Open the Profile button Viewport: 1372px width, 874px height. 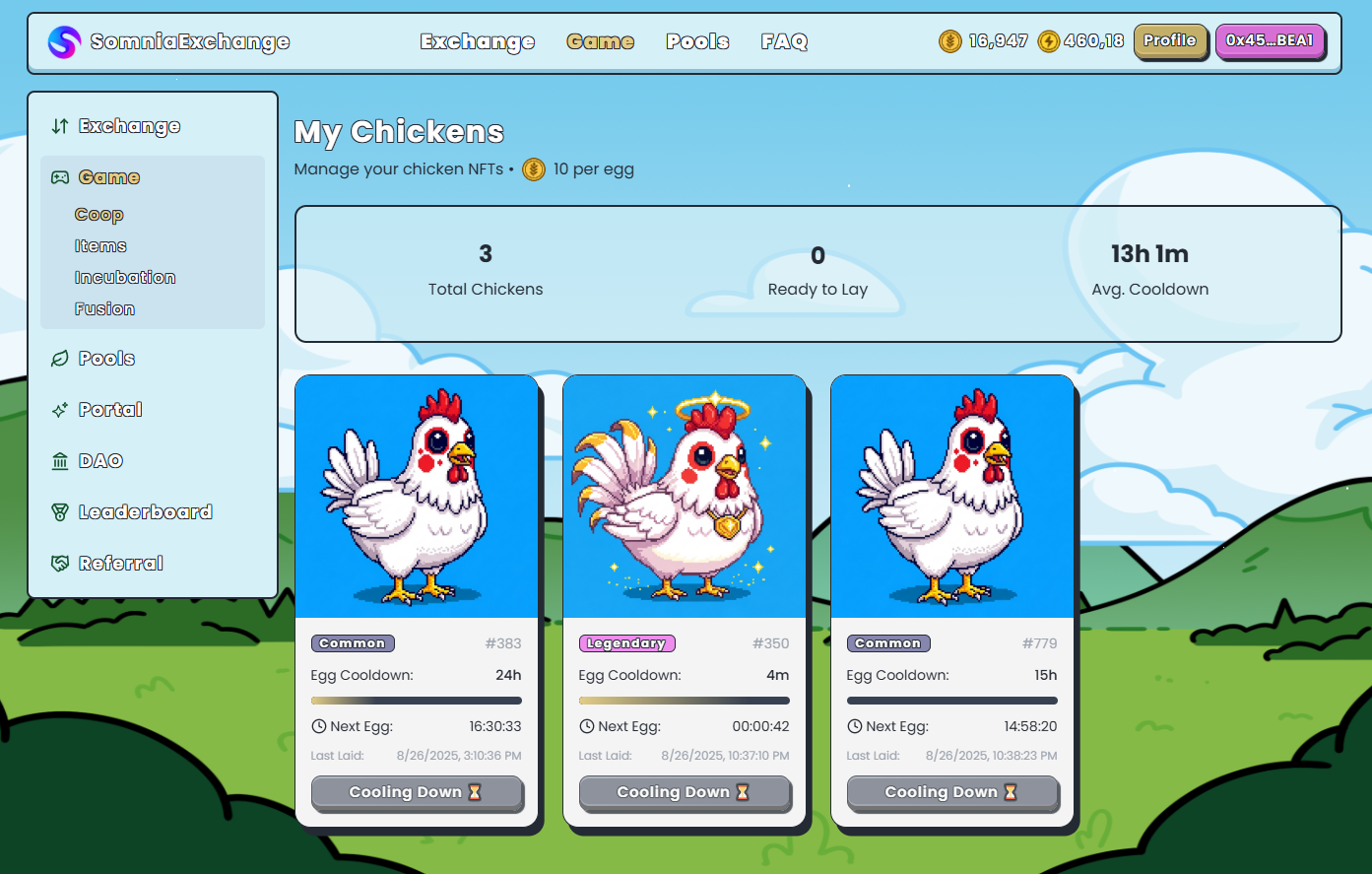coord(1170,41)
